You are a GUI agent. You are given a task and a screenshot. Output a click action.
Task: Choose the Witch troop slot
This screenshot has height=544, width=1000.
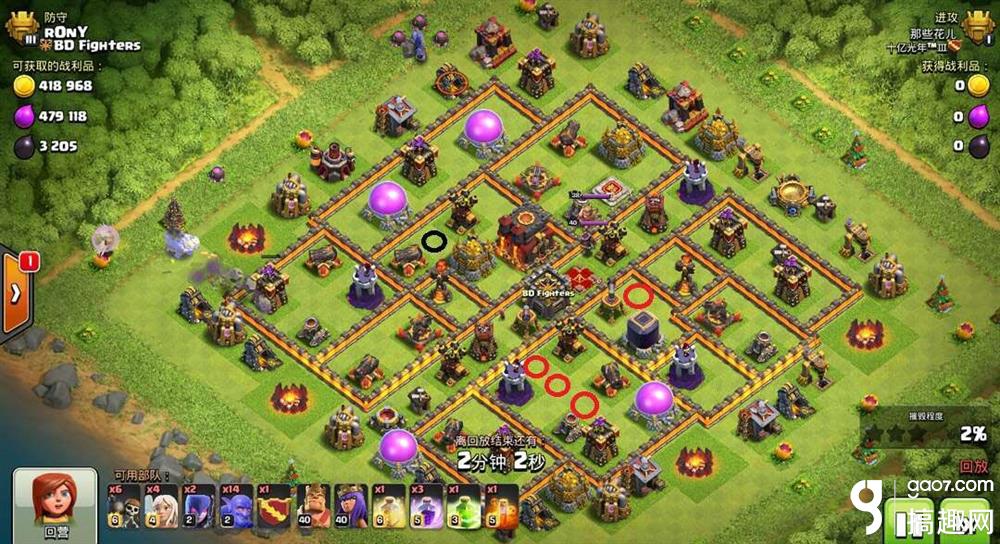point(194,506)
